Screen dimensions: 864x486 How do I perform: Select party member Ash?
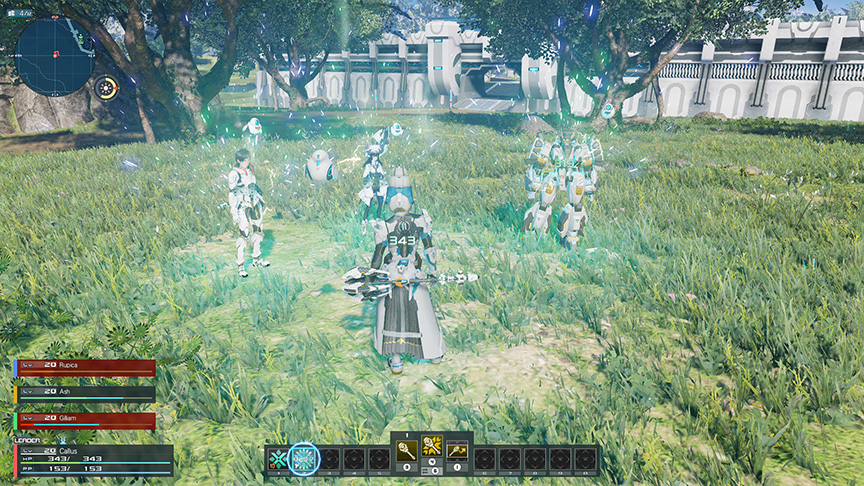(86, 393)
